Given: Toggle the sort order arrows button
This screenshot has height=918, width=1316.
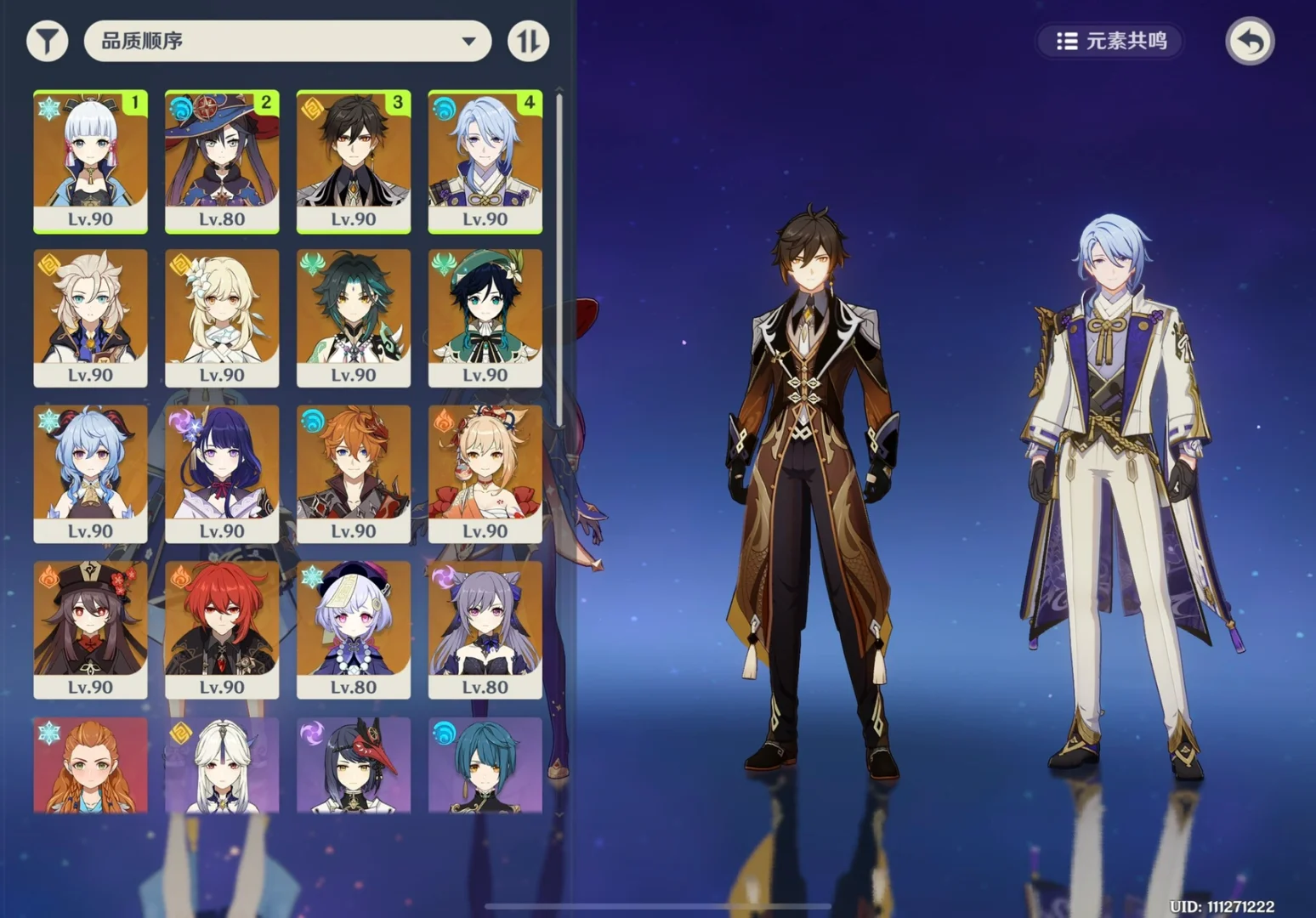Looking at the screenshot, I should [528, 41].
